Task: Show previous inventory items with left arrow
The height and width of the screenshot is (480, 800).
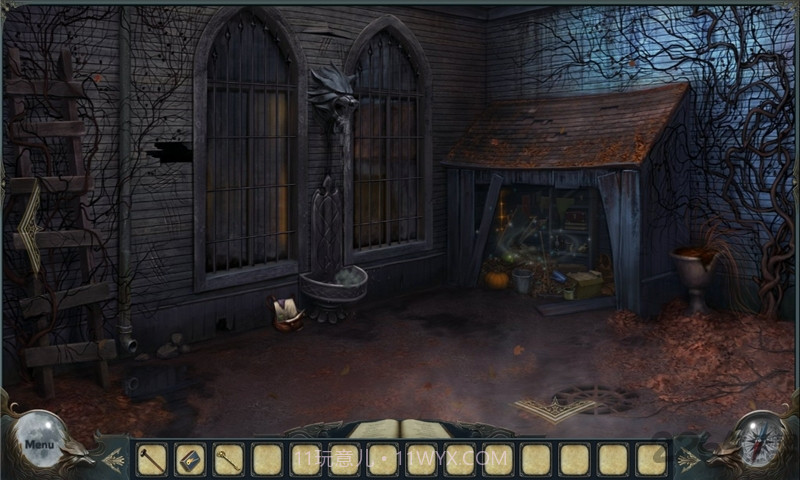Action: tap(113, 460)
